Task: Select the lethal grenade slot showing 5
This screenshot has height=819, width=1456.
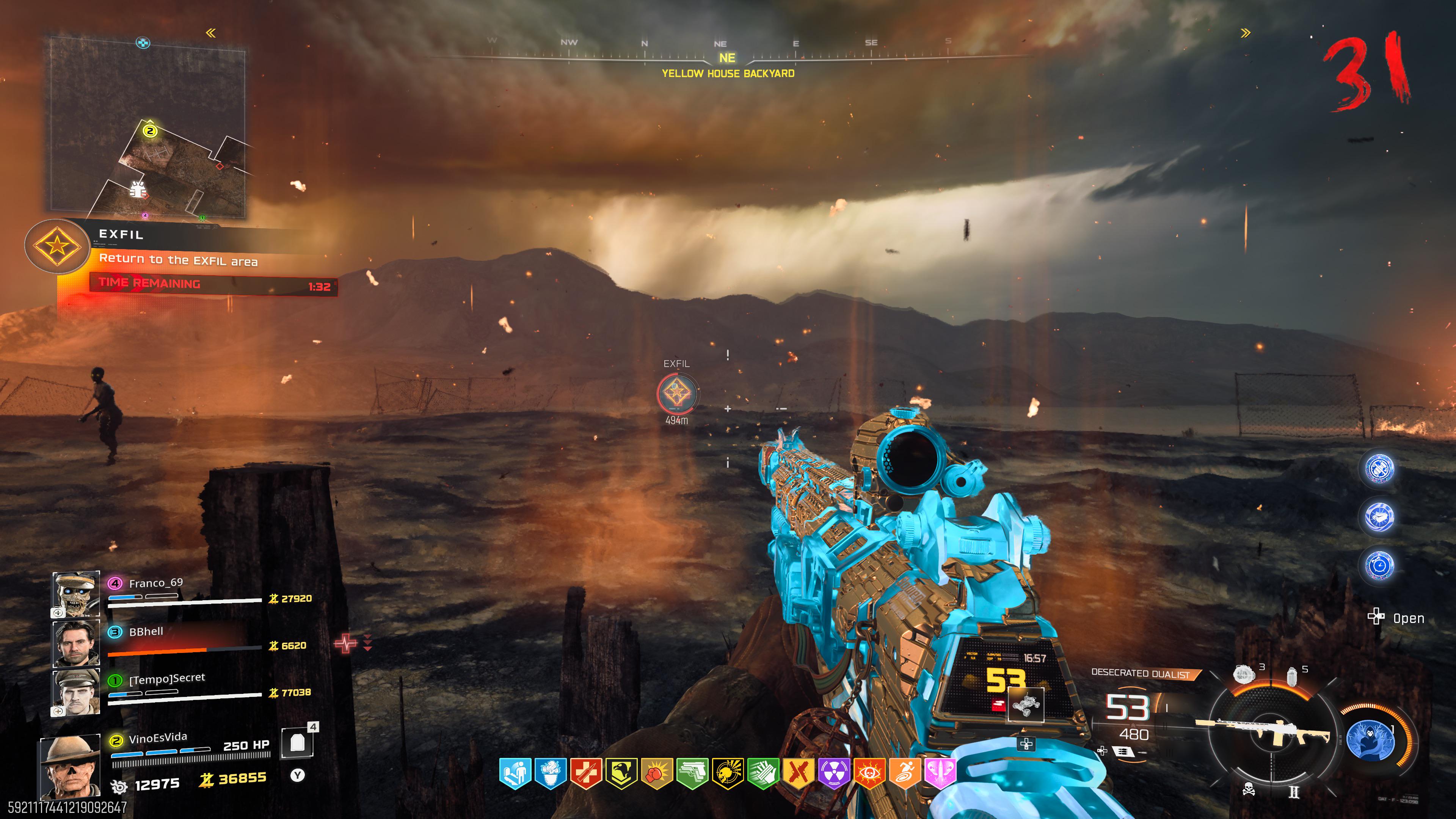Action: tap(1292, 675)
